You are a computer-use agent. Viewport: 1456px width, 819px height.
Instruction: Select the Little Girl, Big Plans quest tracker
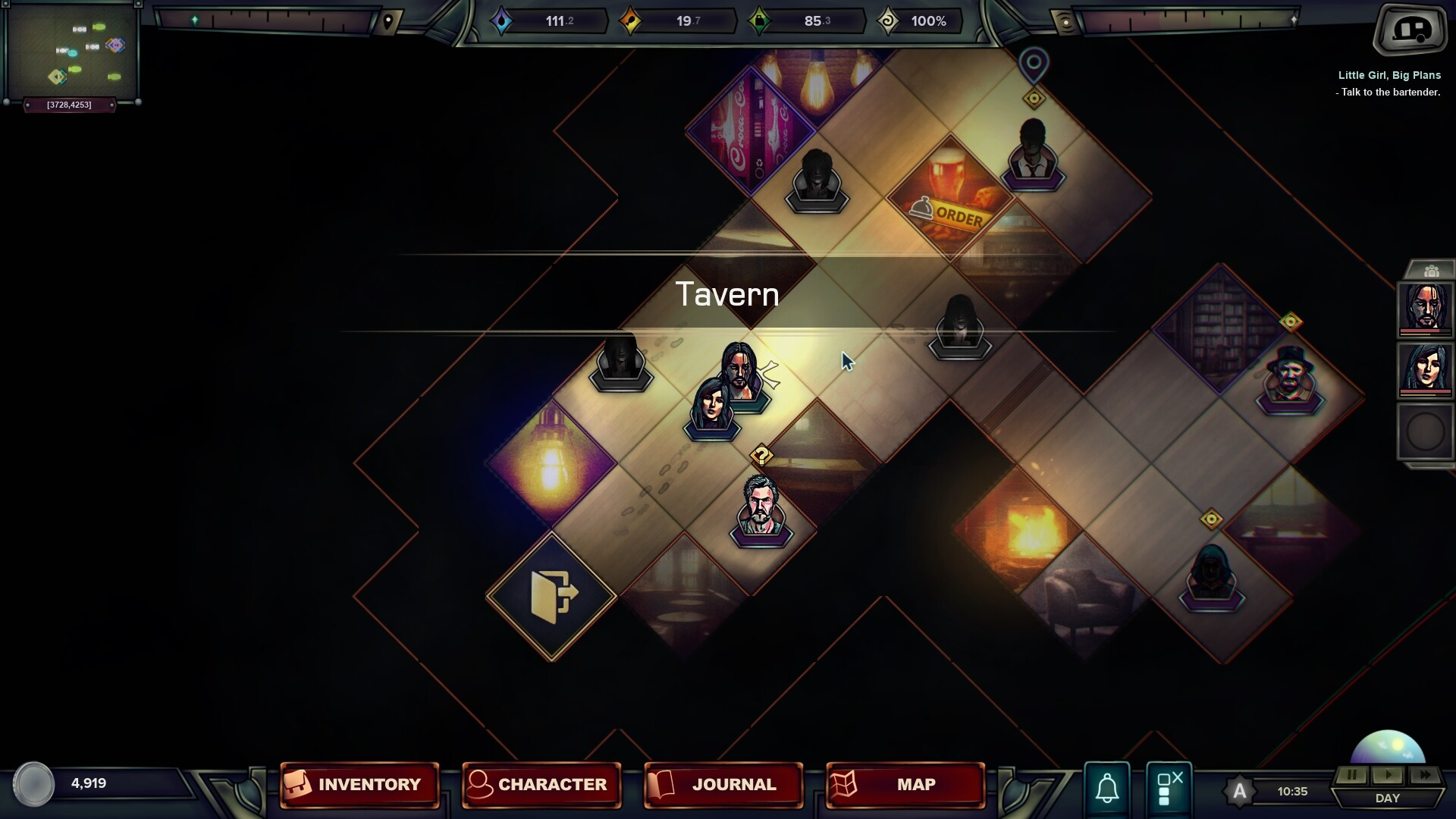point(1389,76)
